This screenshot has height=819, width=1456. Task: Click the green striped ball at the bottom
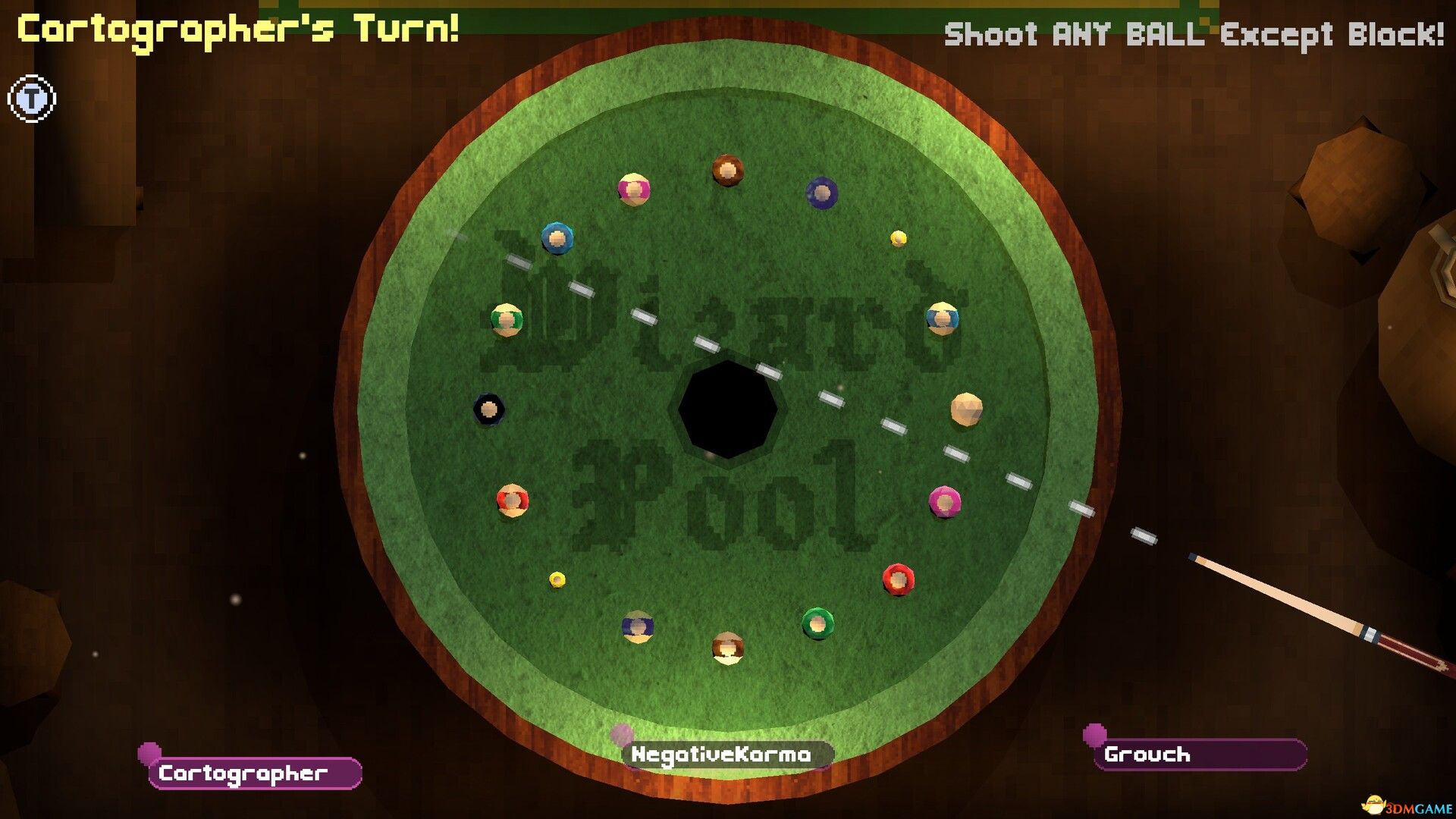(x=817, y=624)
